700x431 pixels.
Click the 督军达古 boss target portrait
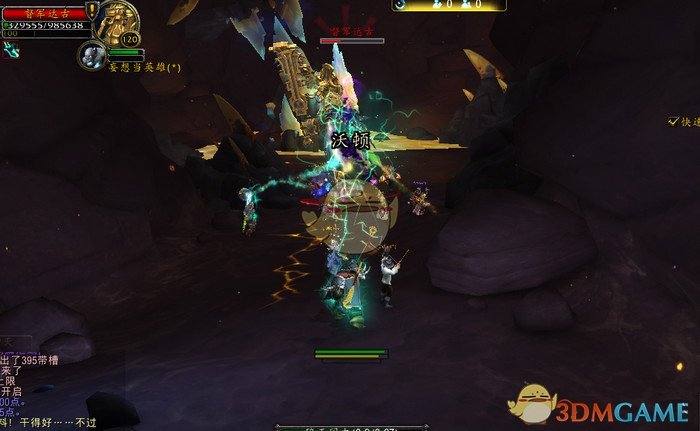click(x=118, y=22)
